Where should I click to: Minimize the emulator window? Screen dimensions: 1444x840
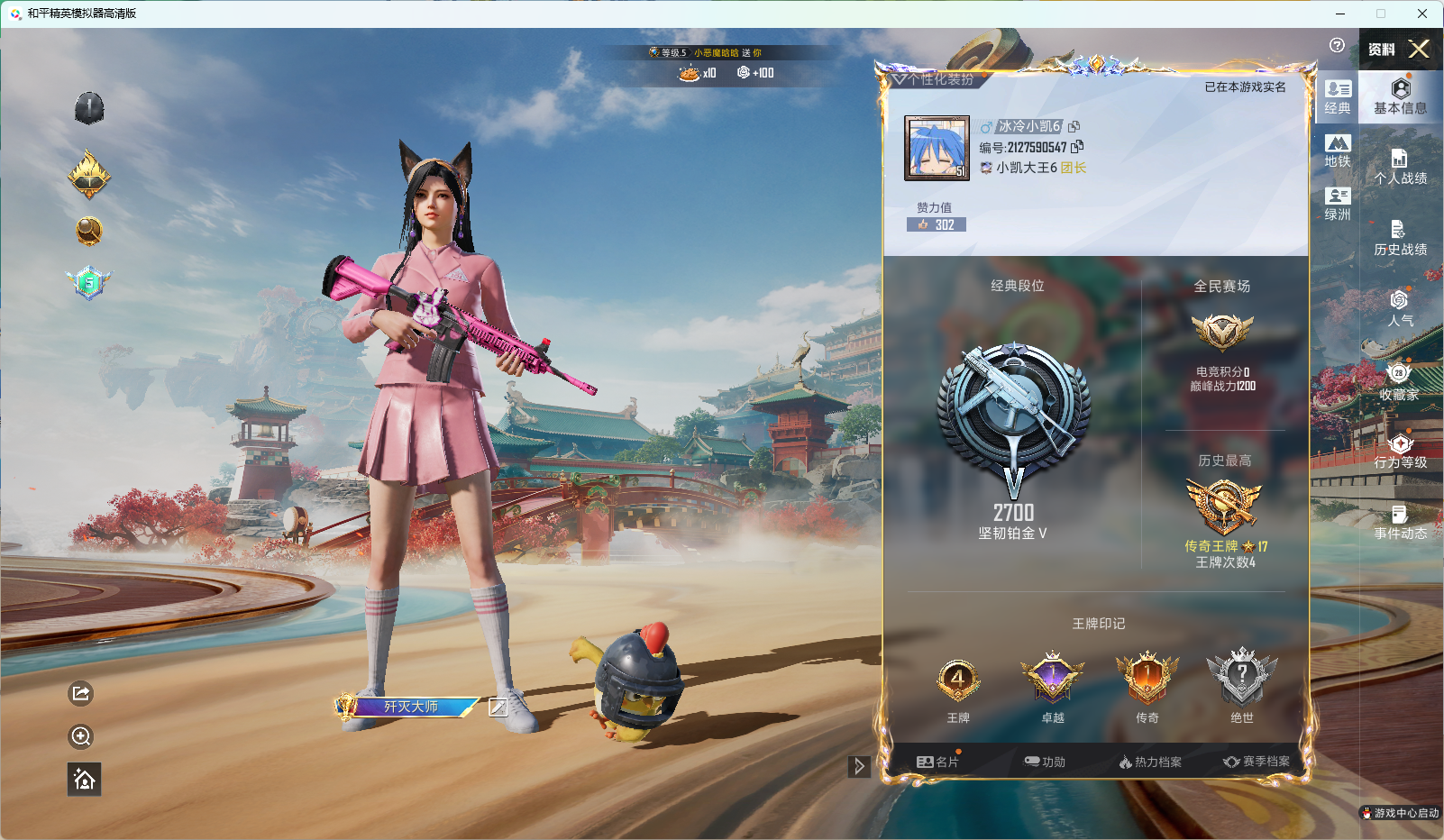[x=1340, y=14]
